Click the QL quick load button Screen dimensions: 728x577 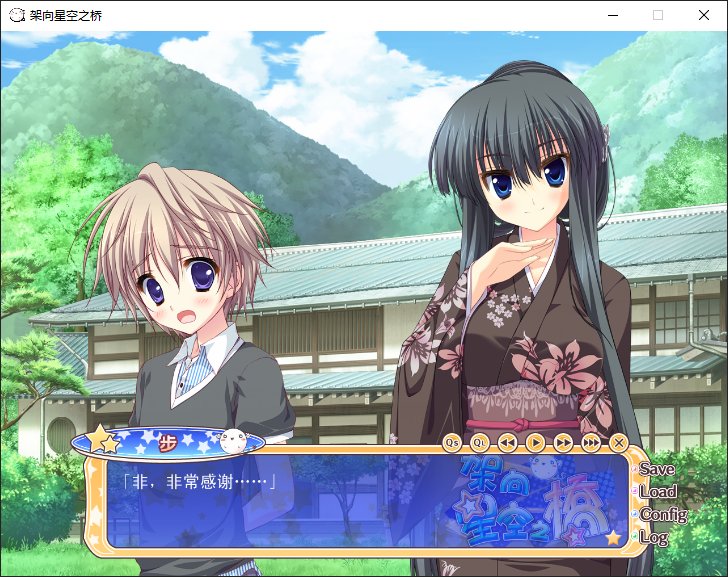(x=480, y=441)
